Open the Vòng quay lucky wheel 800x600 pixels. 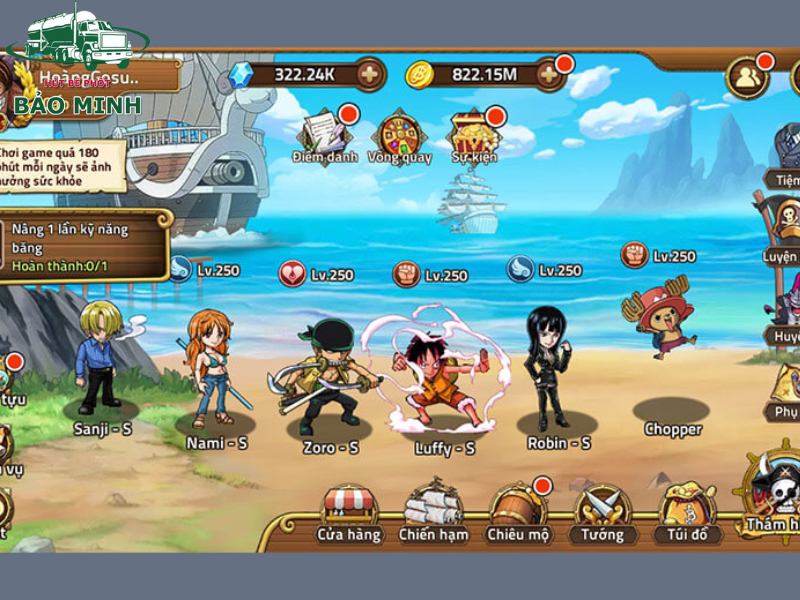pyautogui.click(x=398, y=135)
